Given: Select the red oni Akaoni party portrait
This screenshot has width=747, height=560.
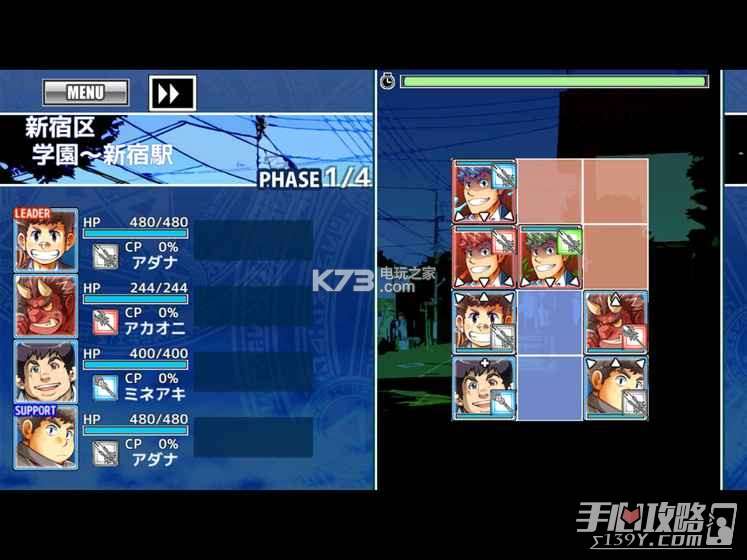Looking at the screenshot, I should pyautogui.click(x=45, y=305).
